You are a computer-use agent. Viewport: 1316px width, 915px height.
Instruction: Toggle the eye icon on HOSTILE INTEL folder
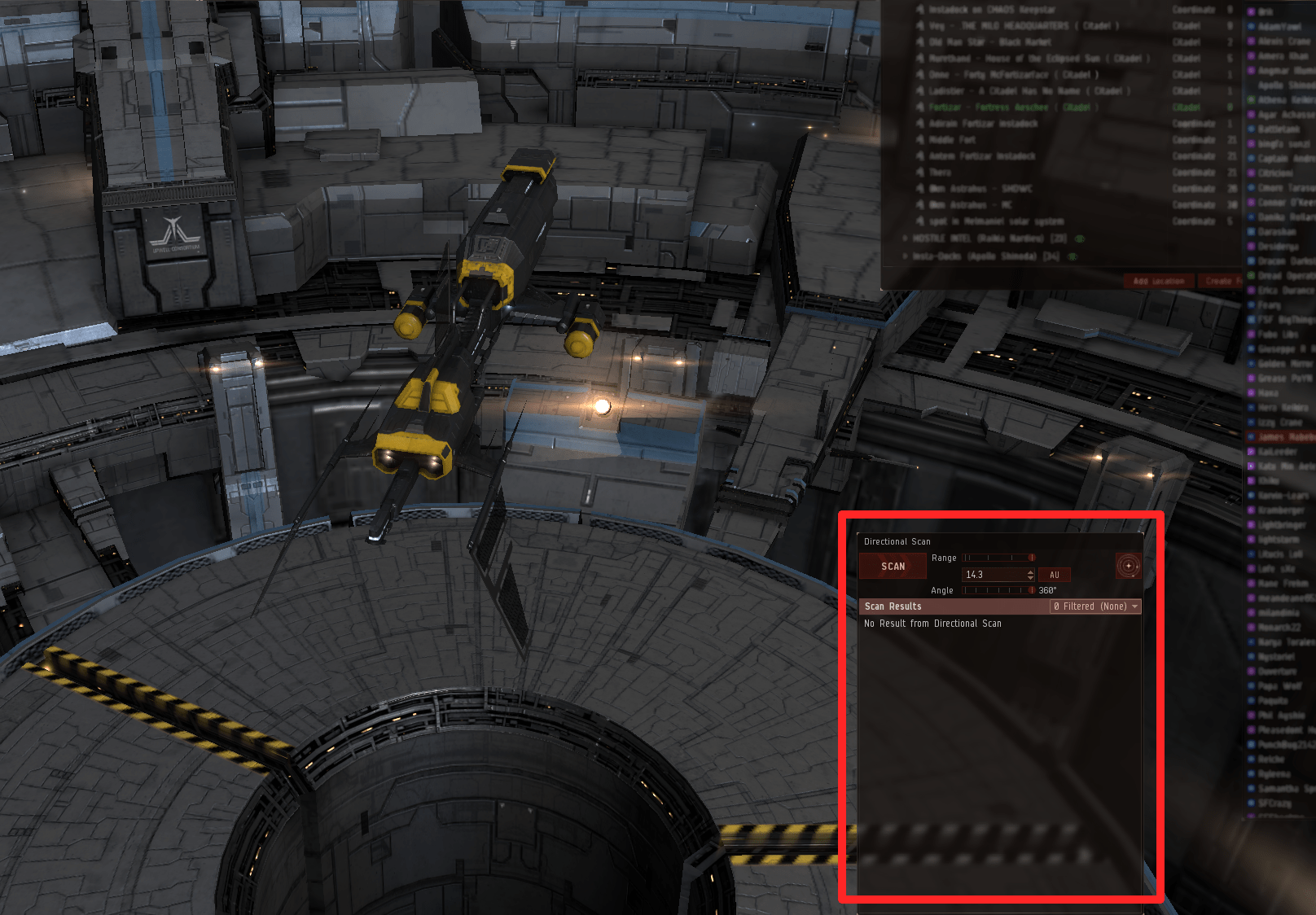click(1080, 239)
